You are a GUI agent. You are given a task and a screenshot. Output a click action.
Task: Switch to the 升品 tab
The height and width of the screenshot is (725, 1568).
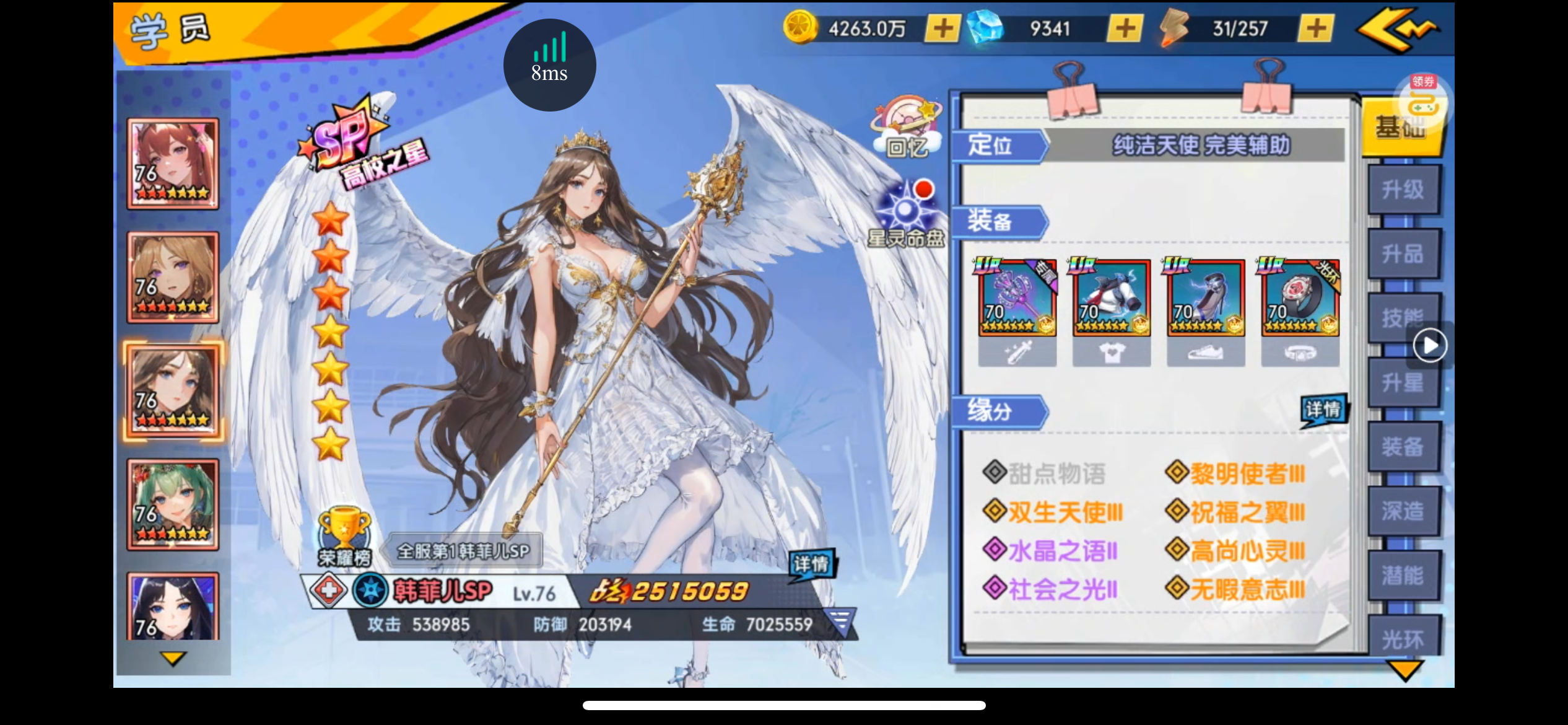pyautogui.click(x=1403, y=254)
